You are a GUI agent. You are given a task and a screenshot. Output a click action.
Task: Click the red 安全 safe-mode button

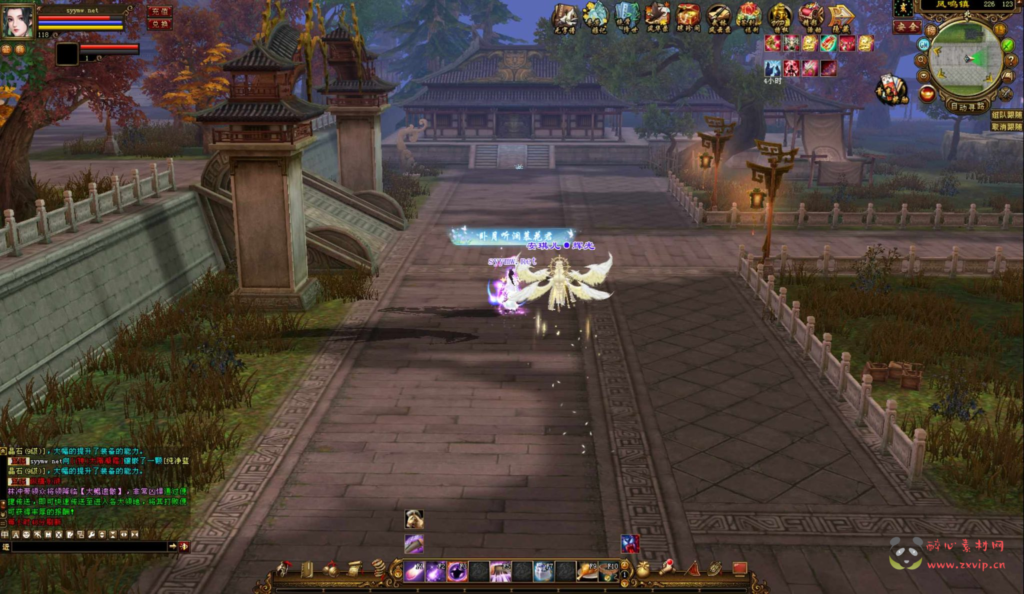click(906, 28)
